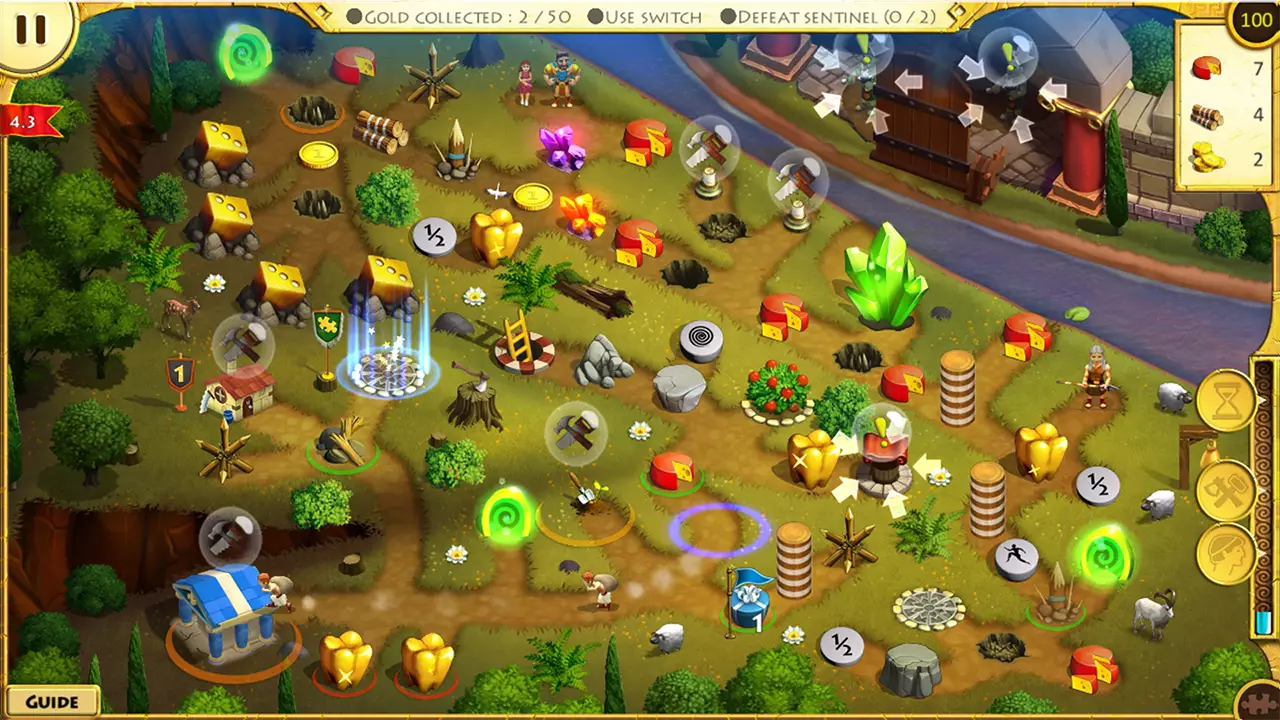Image resolution: width=1280 pixels, height=720 pixels.
Task: Click the hammer bubble near the tree stump
Action: [575, 432]
